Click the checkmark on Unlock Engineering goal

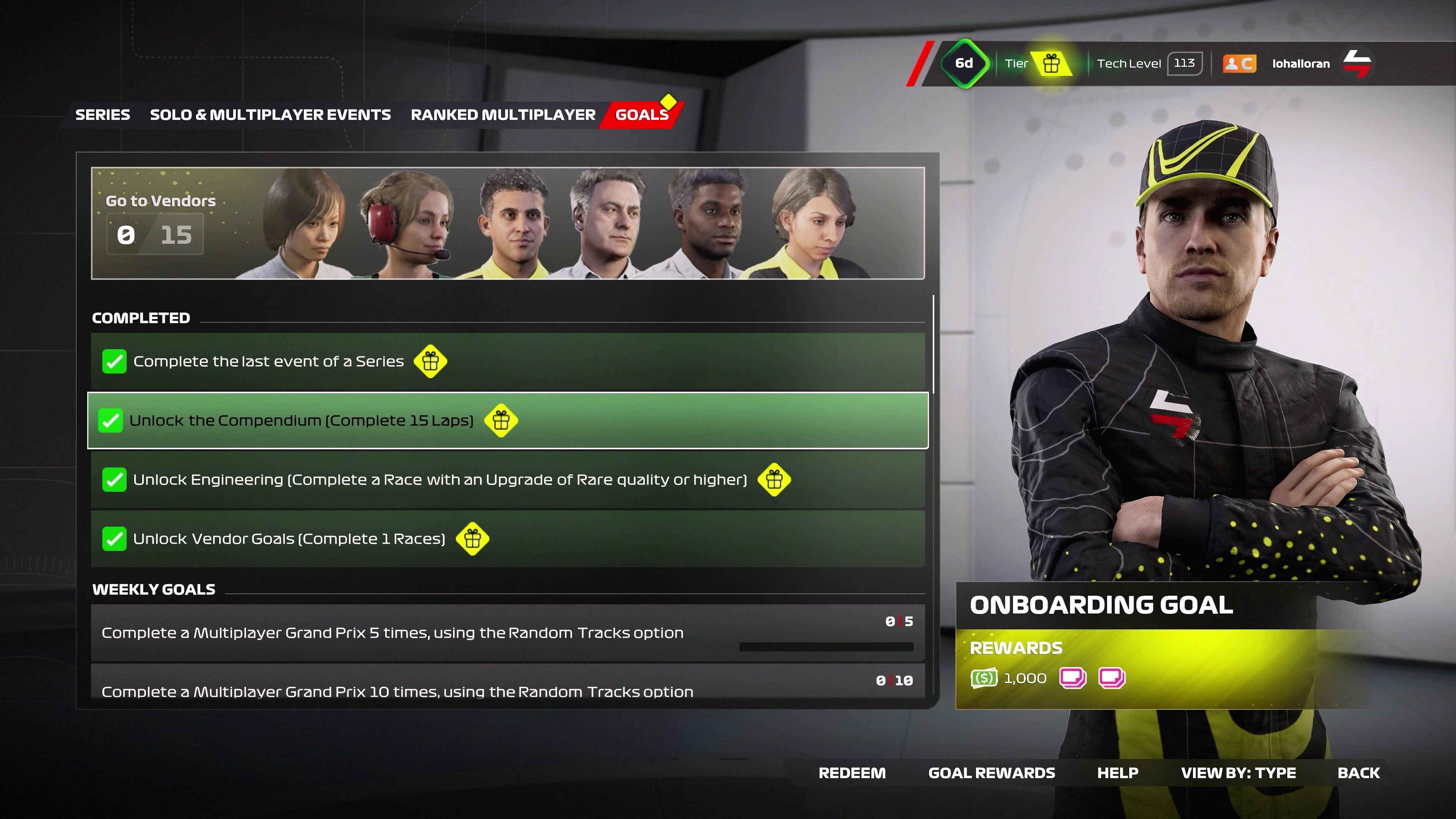(x=114, y=480)
